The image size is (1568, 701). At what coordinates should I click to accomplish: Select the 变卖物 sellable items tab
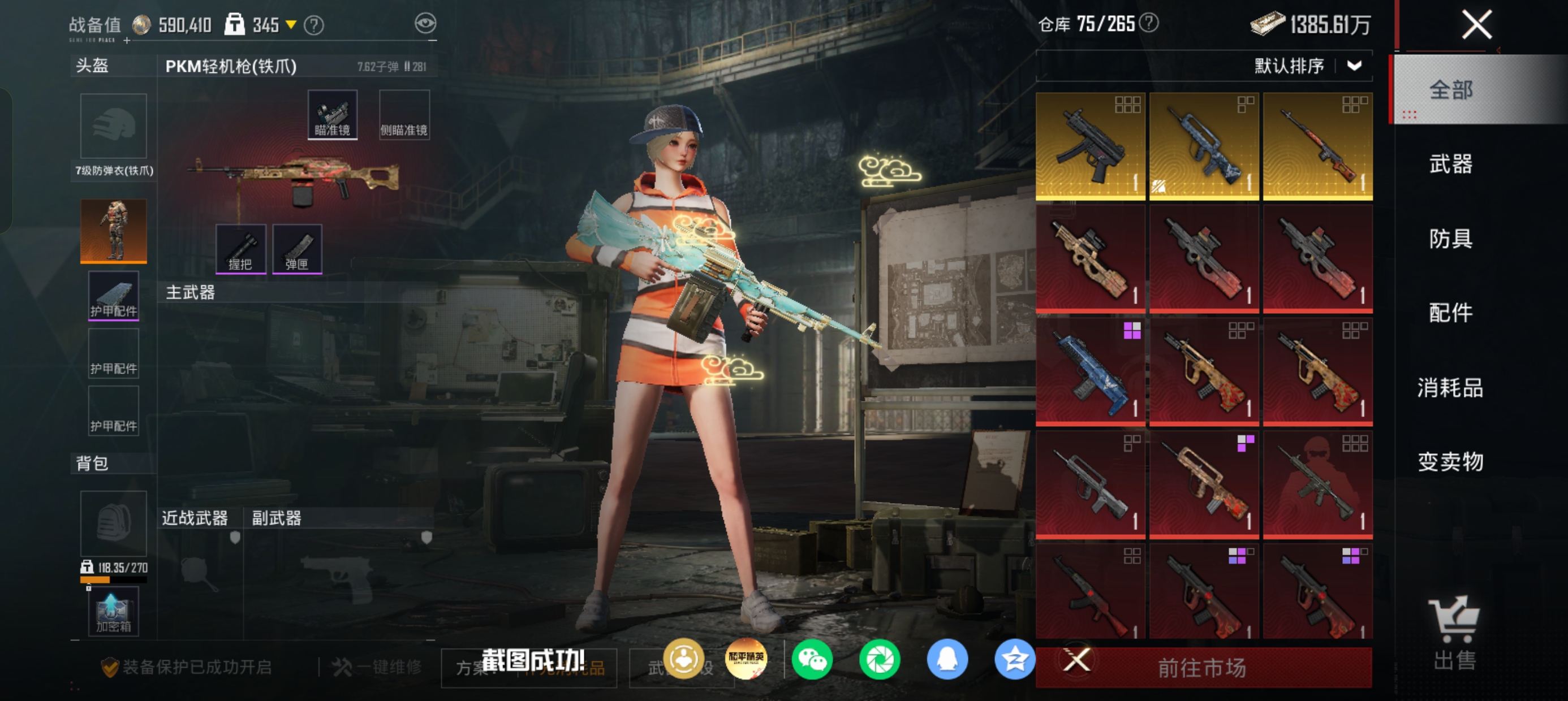click(1450, 462)
